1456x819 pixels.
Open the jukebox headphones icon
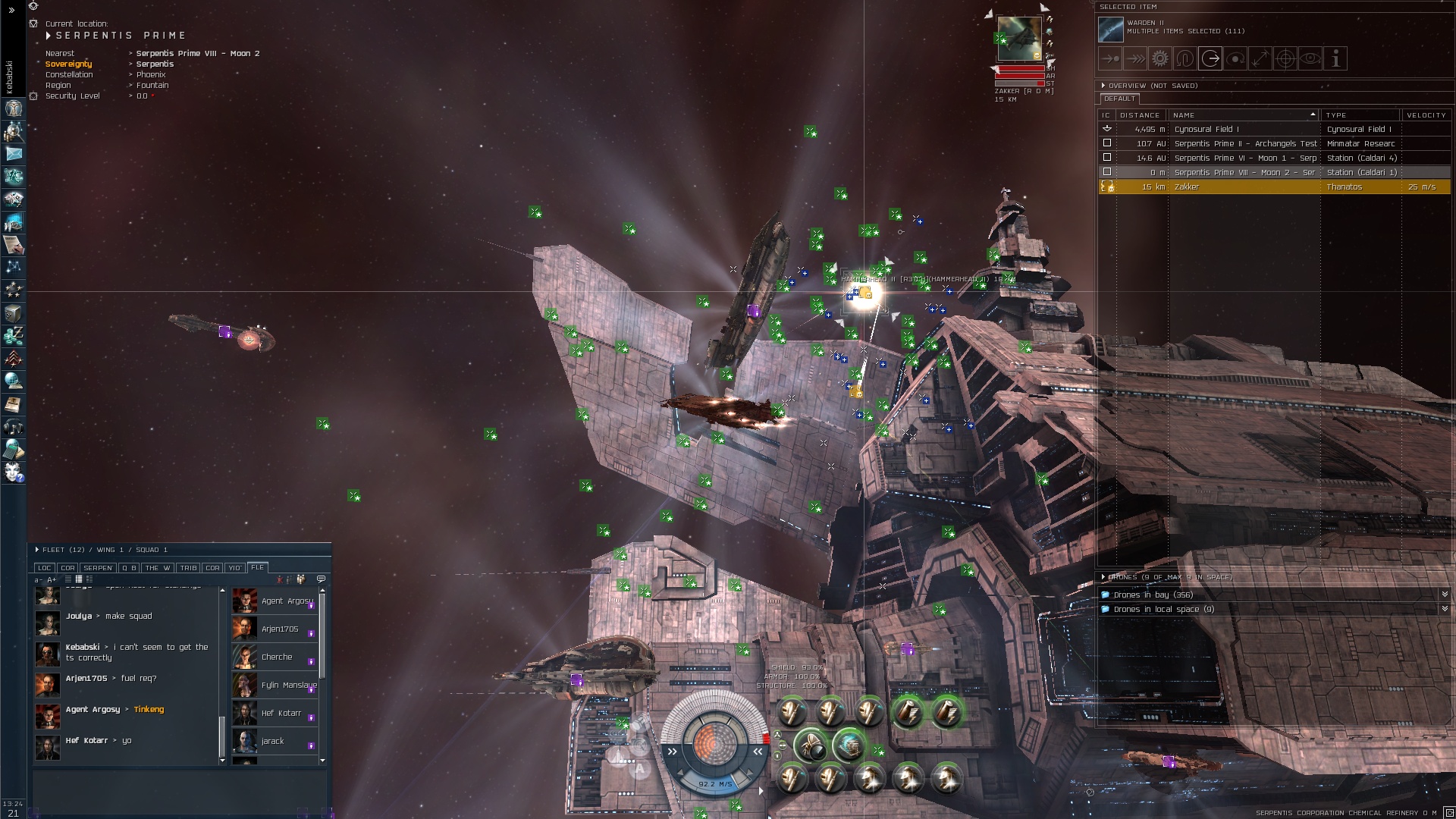(14, 428)
